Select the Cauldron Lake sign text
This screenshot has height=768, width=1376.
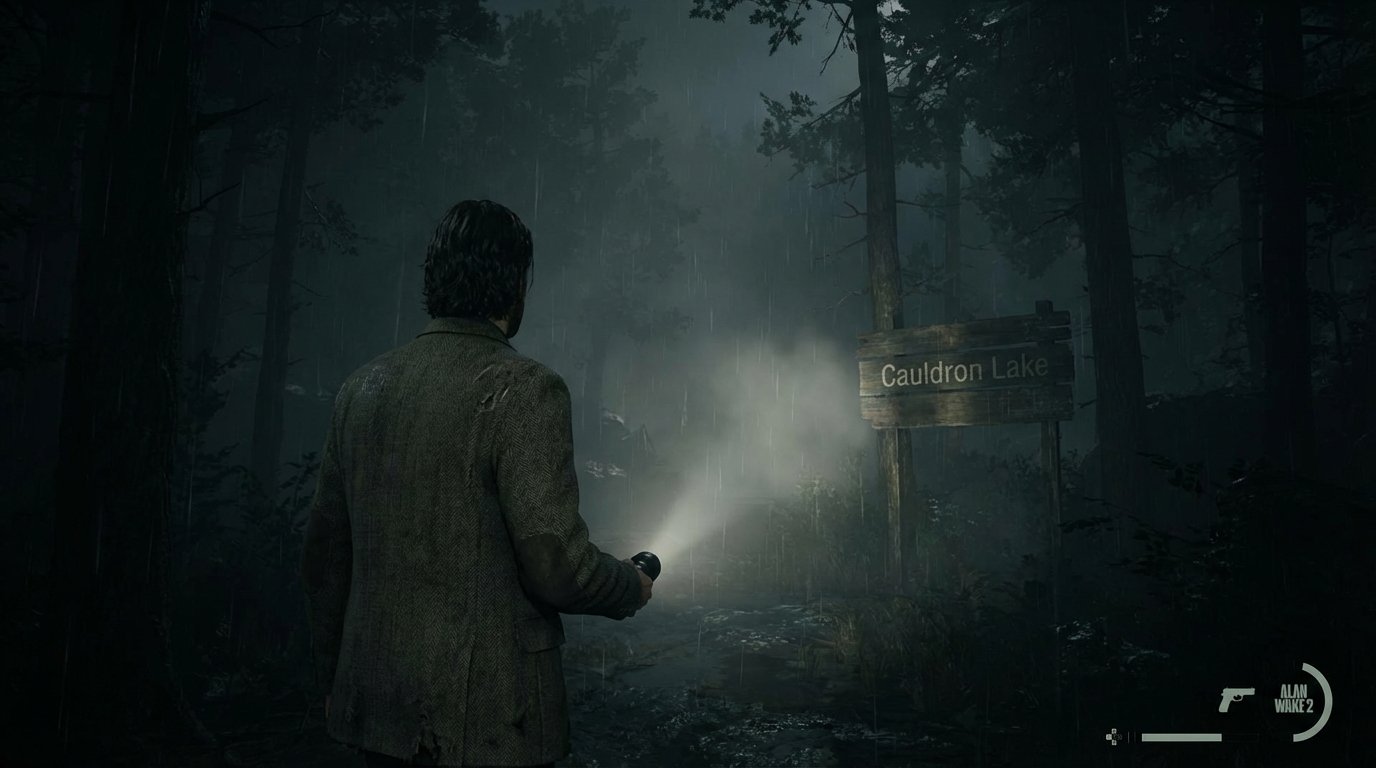pos(966,371)
